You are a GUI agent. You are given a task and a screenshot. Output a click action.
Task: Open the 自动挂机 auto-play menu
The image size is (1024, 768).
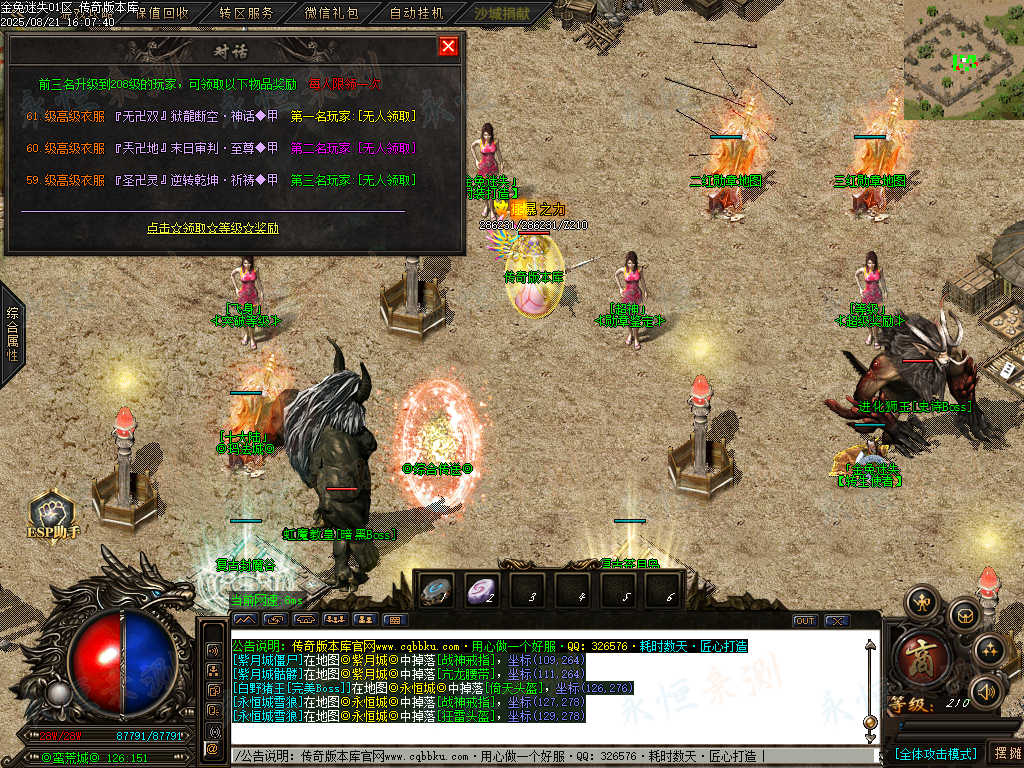coord(416,14)
